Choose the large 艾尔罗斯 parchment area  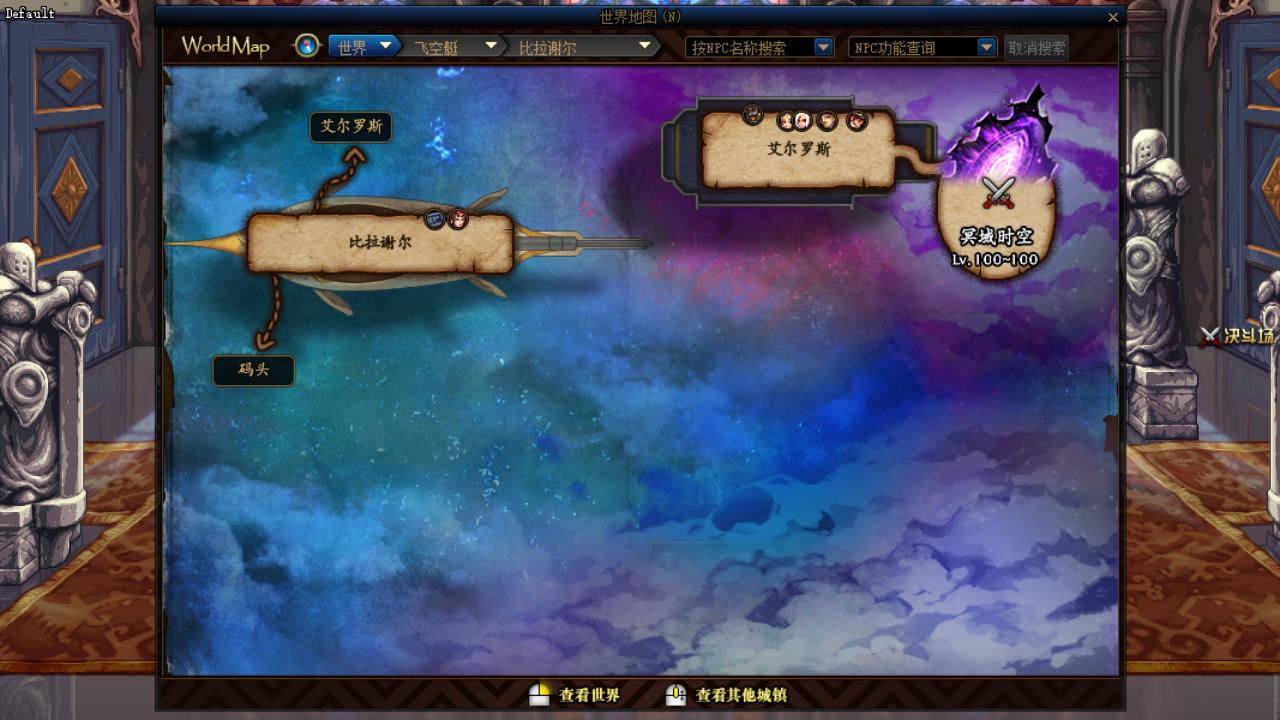798,150
